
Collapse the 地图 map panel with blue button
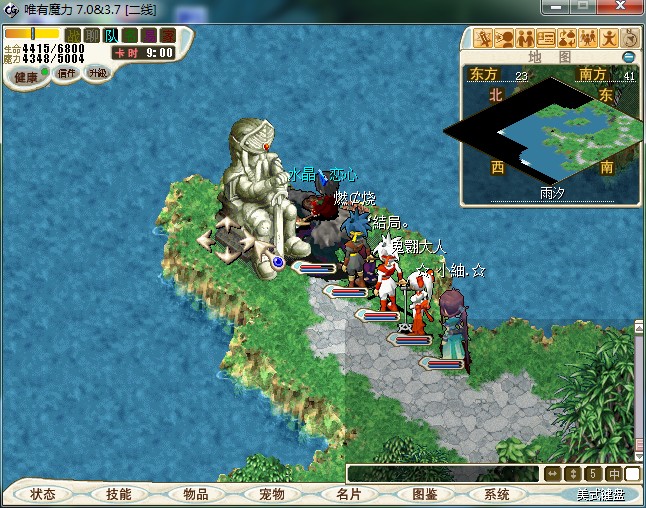[628, 57]
